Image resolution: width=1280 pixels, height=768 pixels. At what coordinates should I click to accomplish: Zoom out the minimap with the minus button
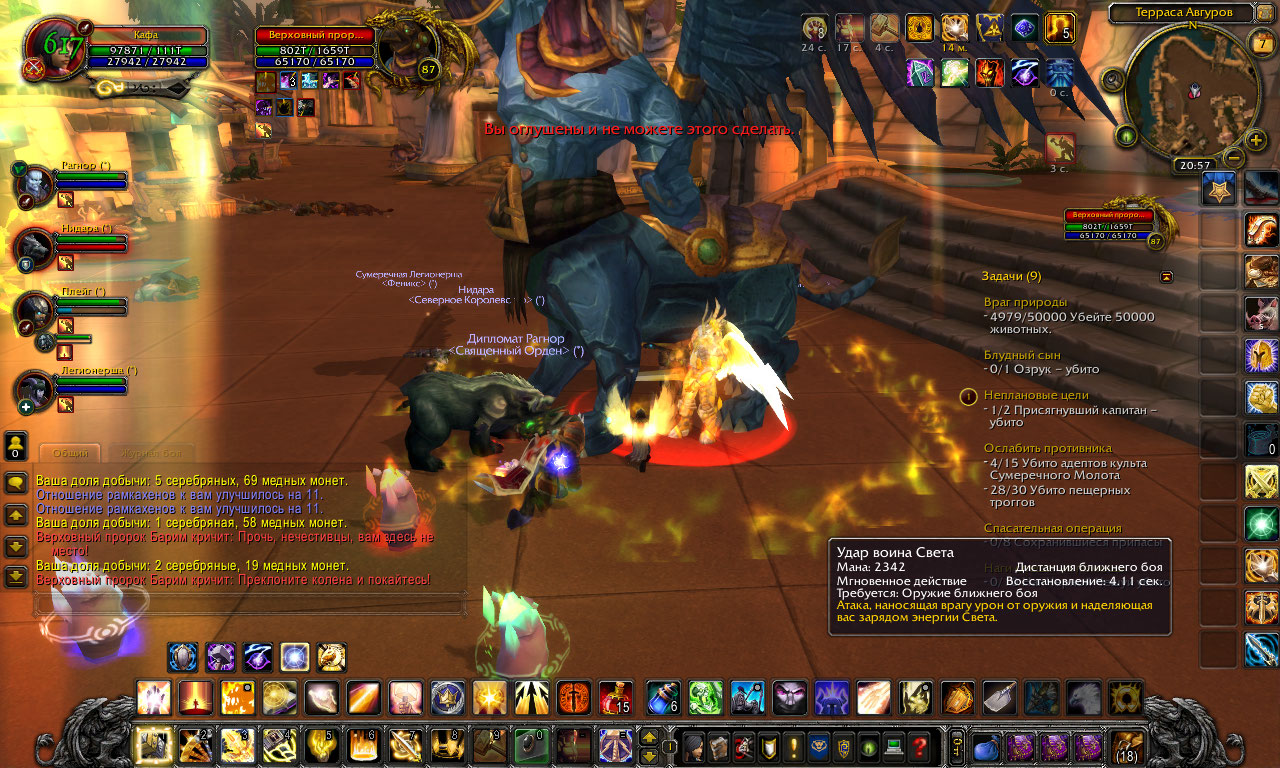(x=1234, y=157)
